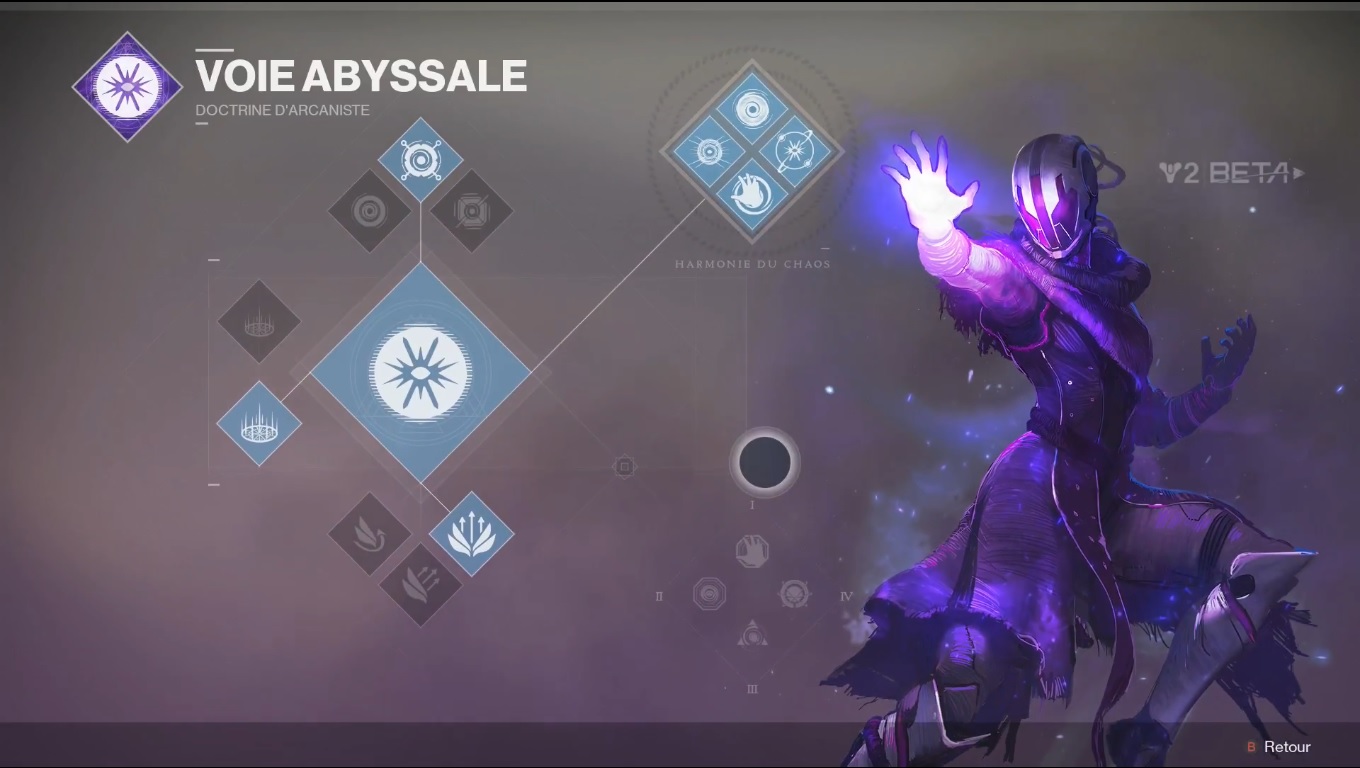Image resolution: width=1360 pixels, height=768 pixels.
Task: Select the highlighted trident jump upgrade
Action: [470, 536]
